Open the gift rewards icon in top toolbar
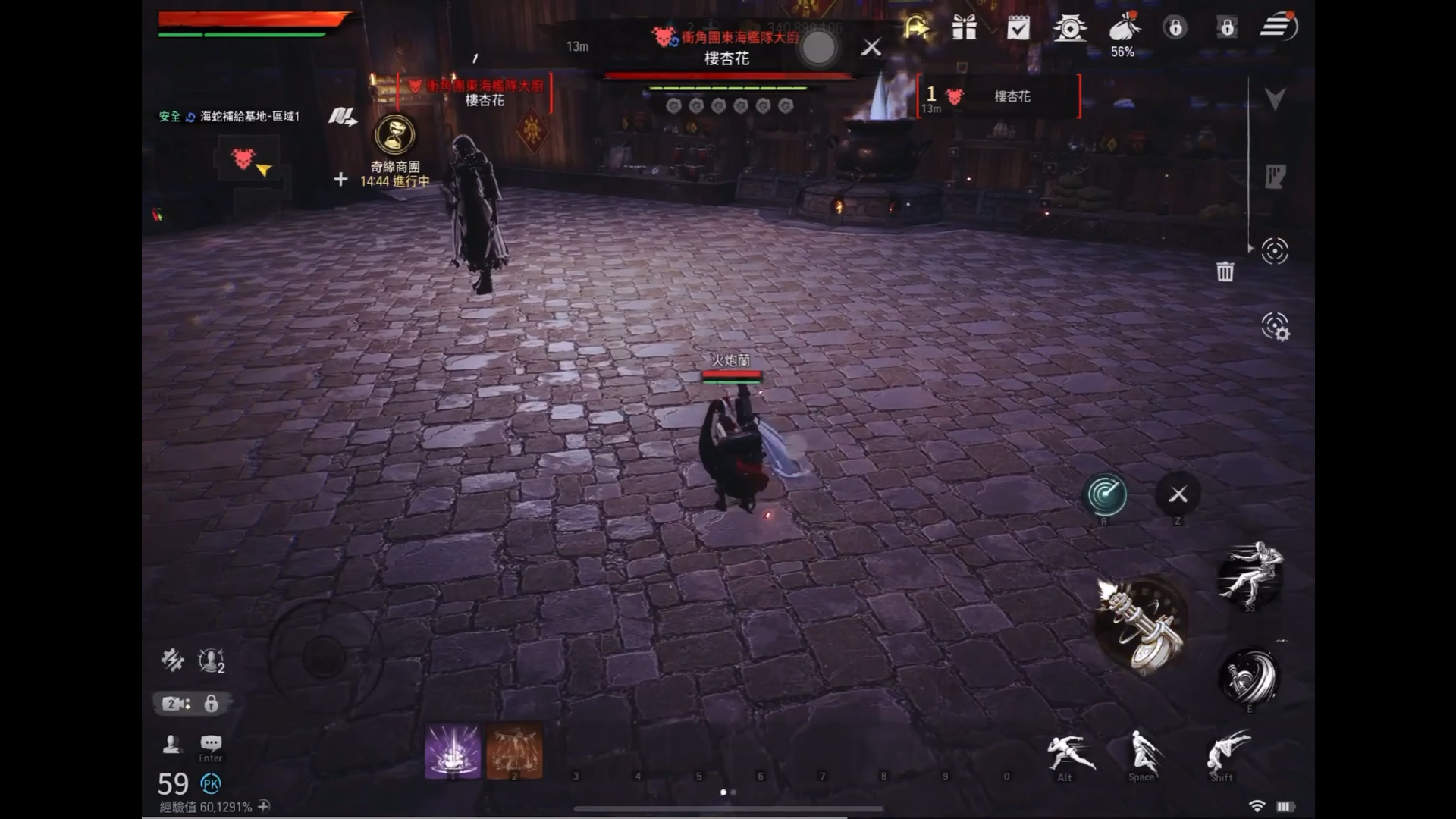 (964, 28)
